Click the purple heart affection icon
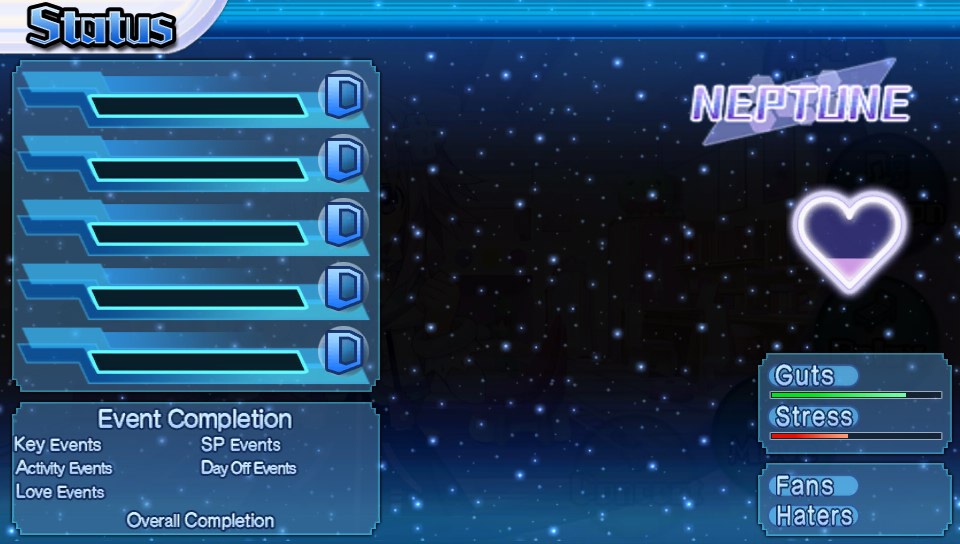 click(850, 240)
